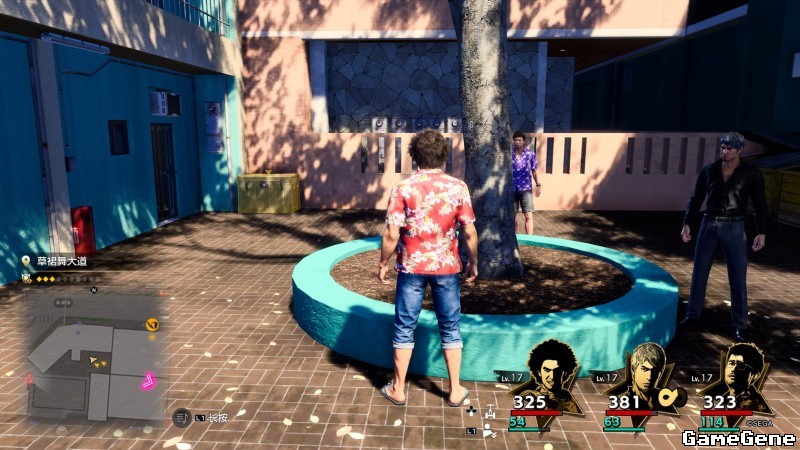Click the music note playlist icon

pyautogui.click(x=181, y=416)
